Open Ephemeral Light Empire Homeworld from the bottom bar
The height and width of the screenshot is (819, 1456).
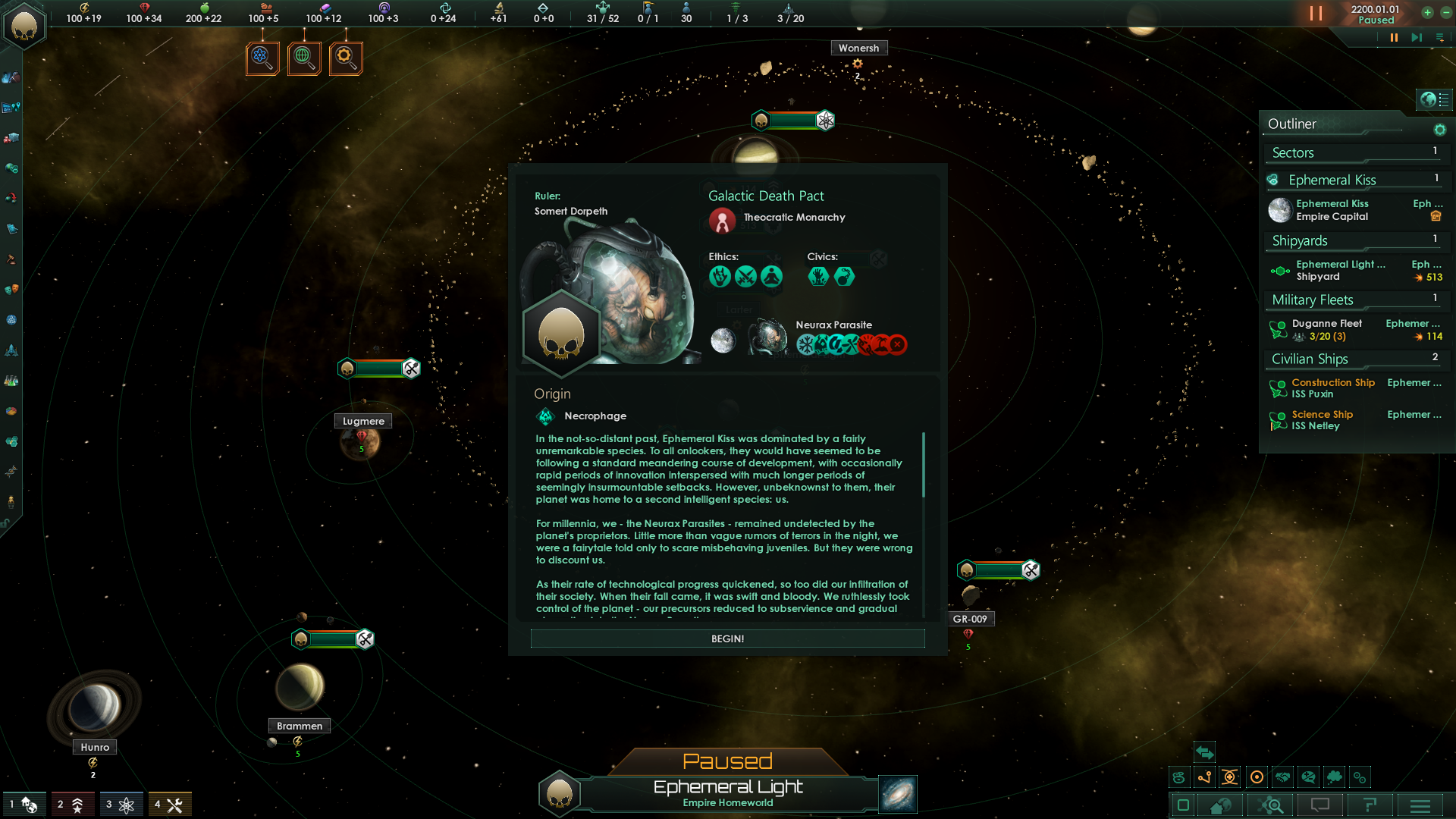728,792
